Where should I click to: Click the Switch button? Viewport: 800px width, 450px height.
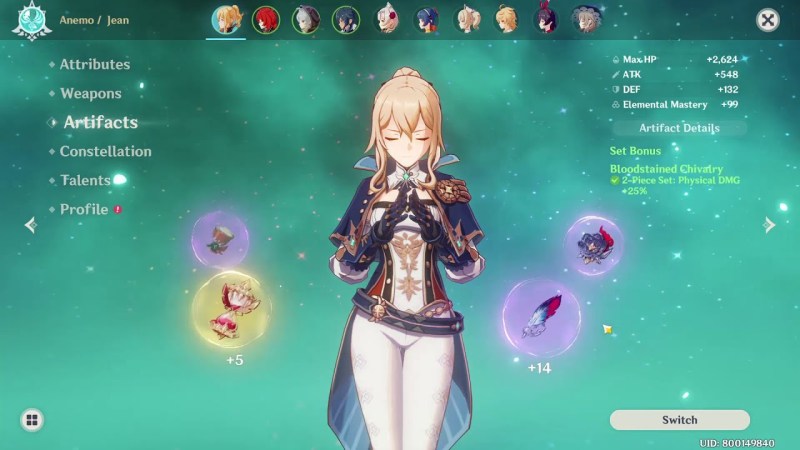[x=679, y=420]
